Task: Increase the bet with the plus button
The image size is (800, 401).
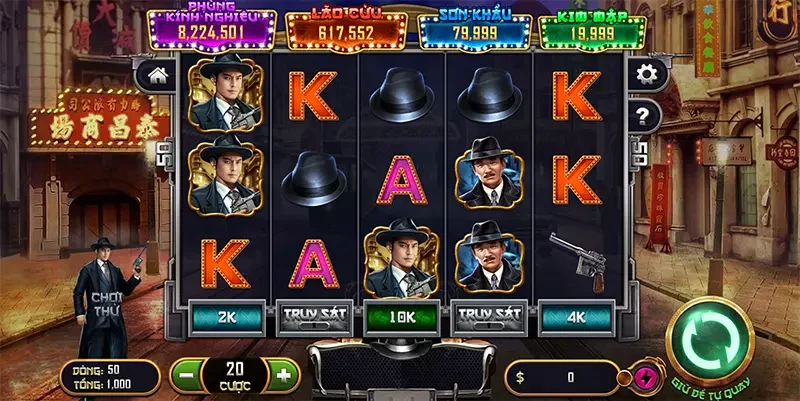Action: (283, 376)
